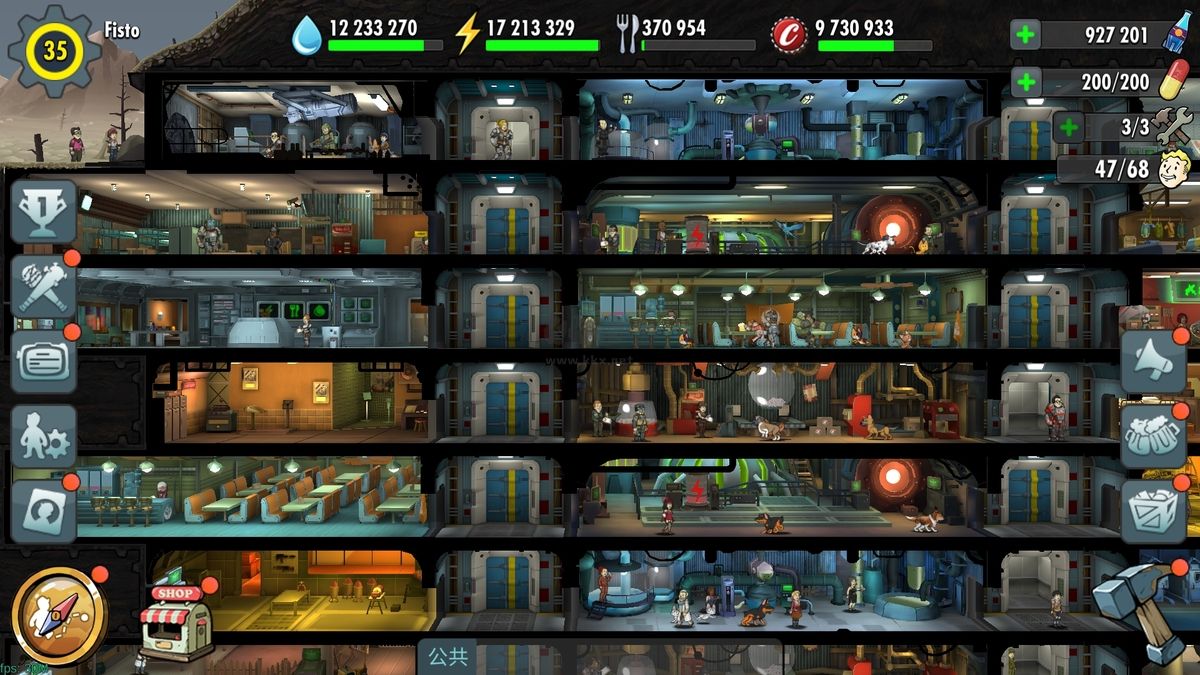
Task: Open the compass quest button
Action: click(x=60, y=615)
